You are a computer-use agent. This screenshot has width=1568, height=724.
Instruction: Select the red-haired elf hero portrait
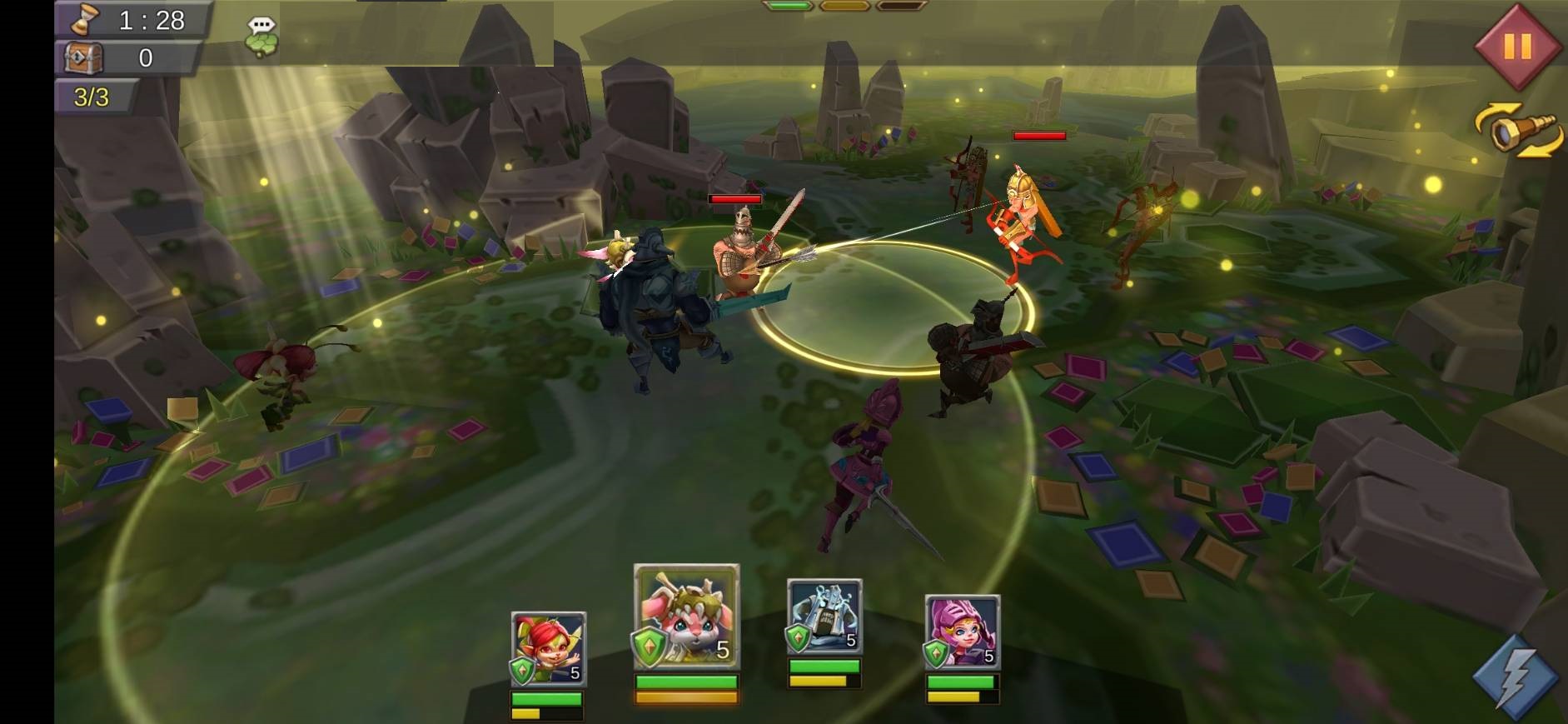pos(548,649)
